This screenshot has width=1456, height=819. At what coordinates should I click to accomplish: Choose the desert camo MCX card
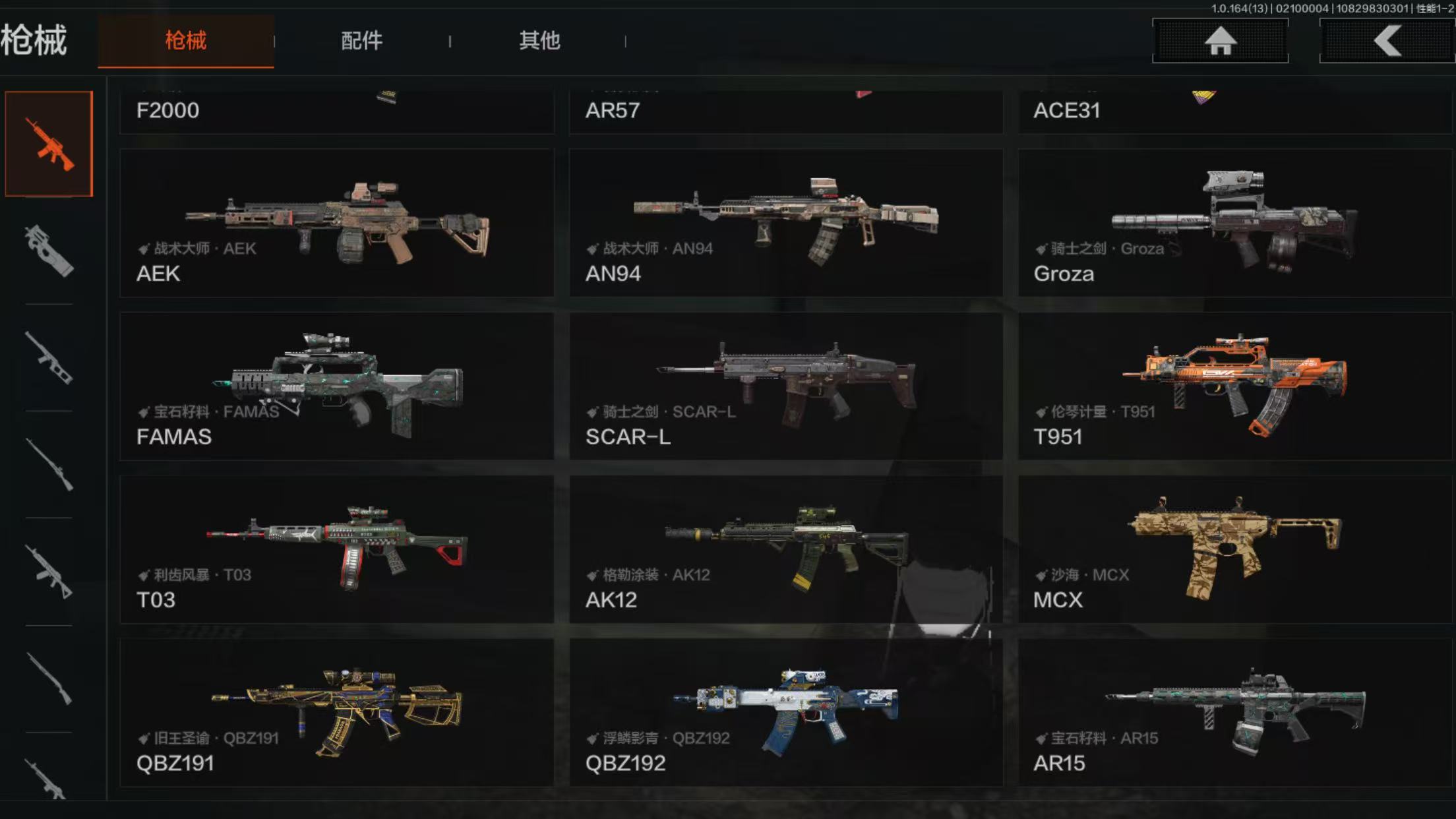pyautogui.click(x=1234, y=549)
